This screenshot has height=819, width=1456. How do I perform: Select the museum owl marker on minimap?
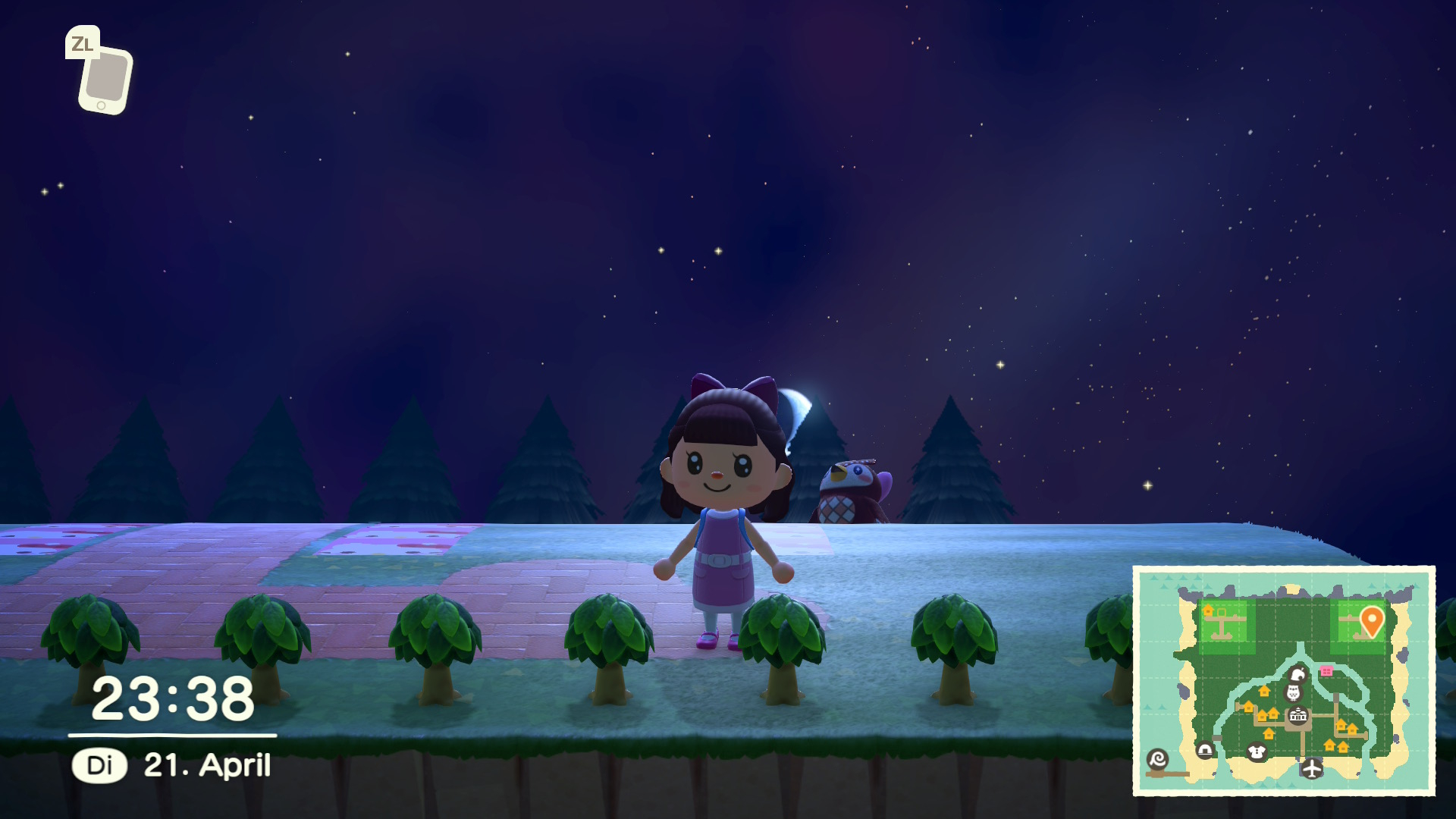pos(1293,692)
